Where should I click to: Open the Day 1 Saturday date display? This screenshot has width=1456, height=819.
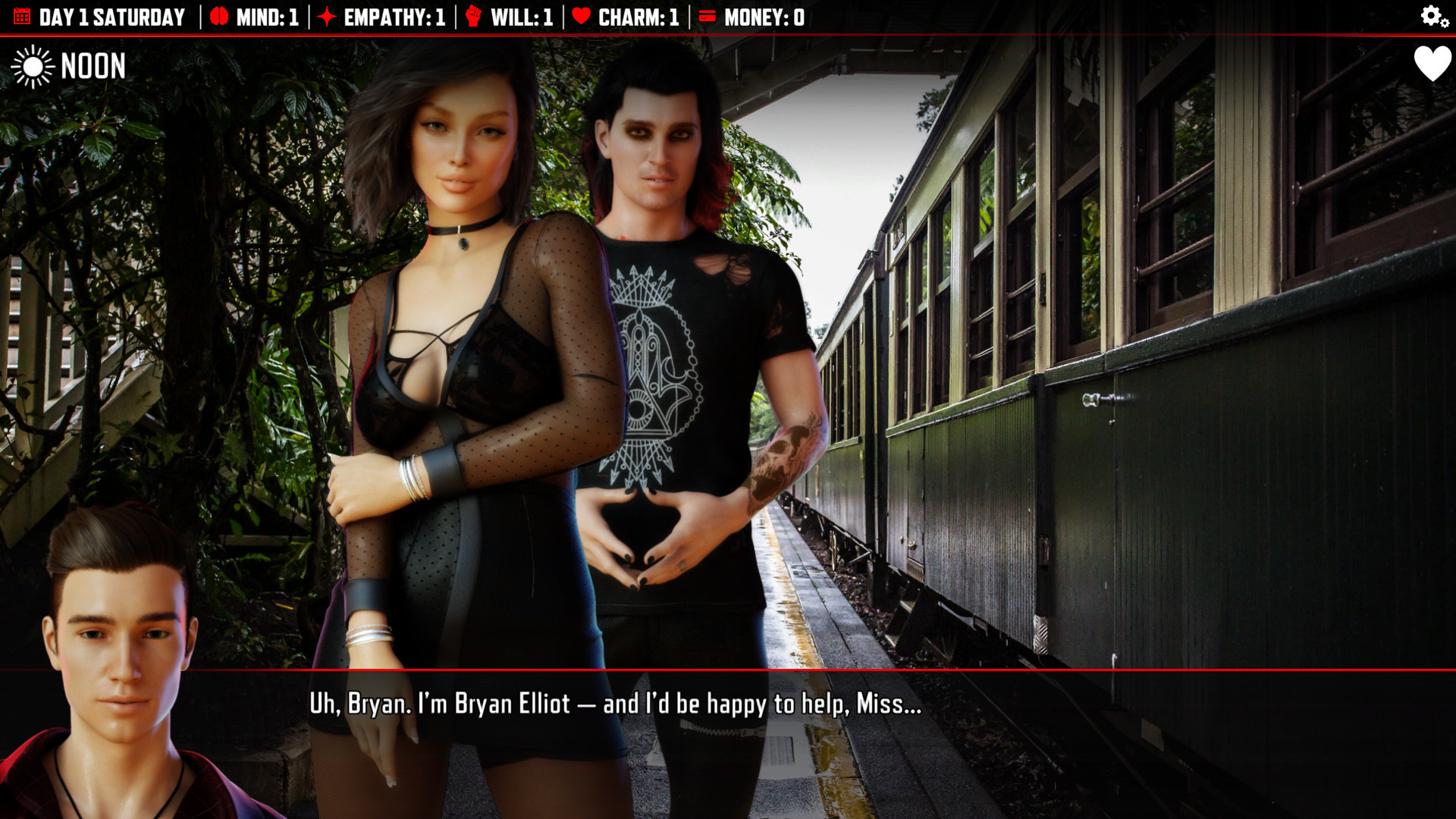112,15
